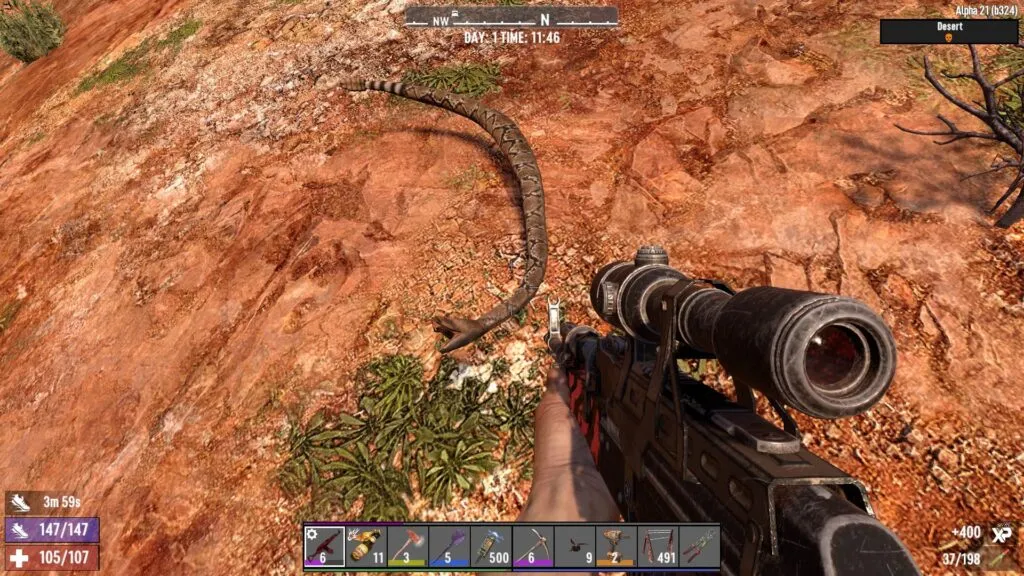Pick the item stack showing 500
Viewport: 1024px width, 576px height.
[x=491, y=547]
